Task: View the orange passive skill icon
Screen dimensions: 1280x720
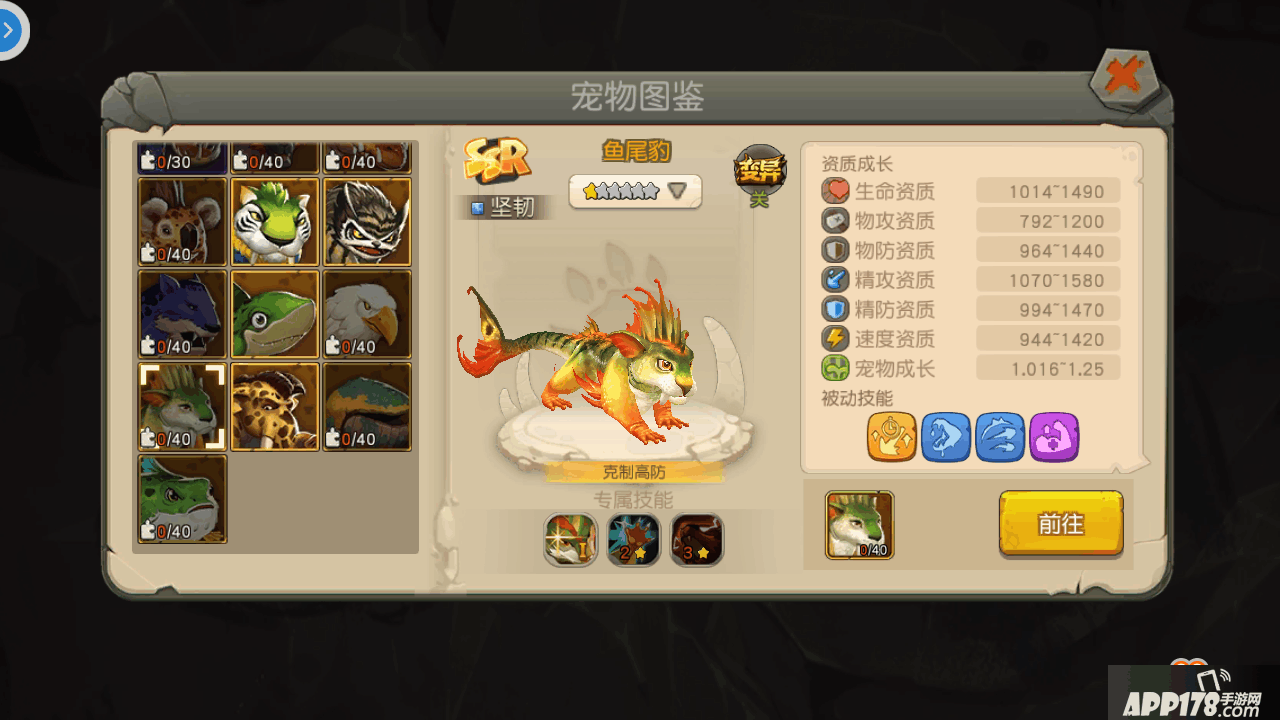Action: pyautogui.click(x=892, y=437)
